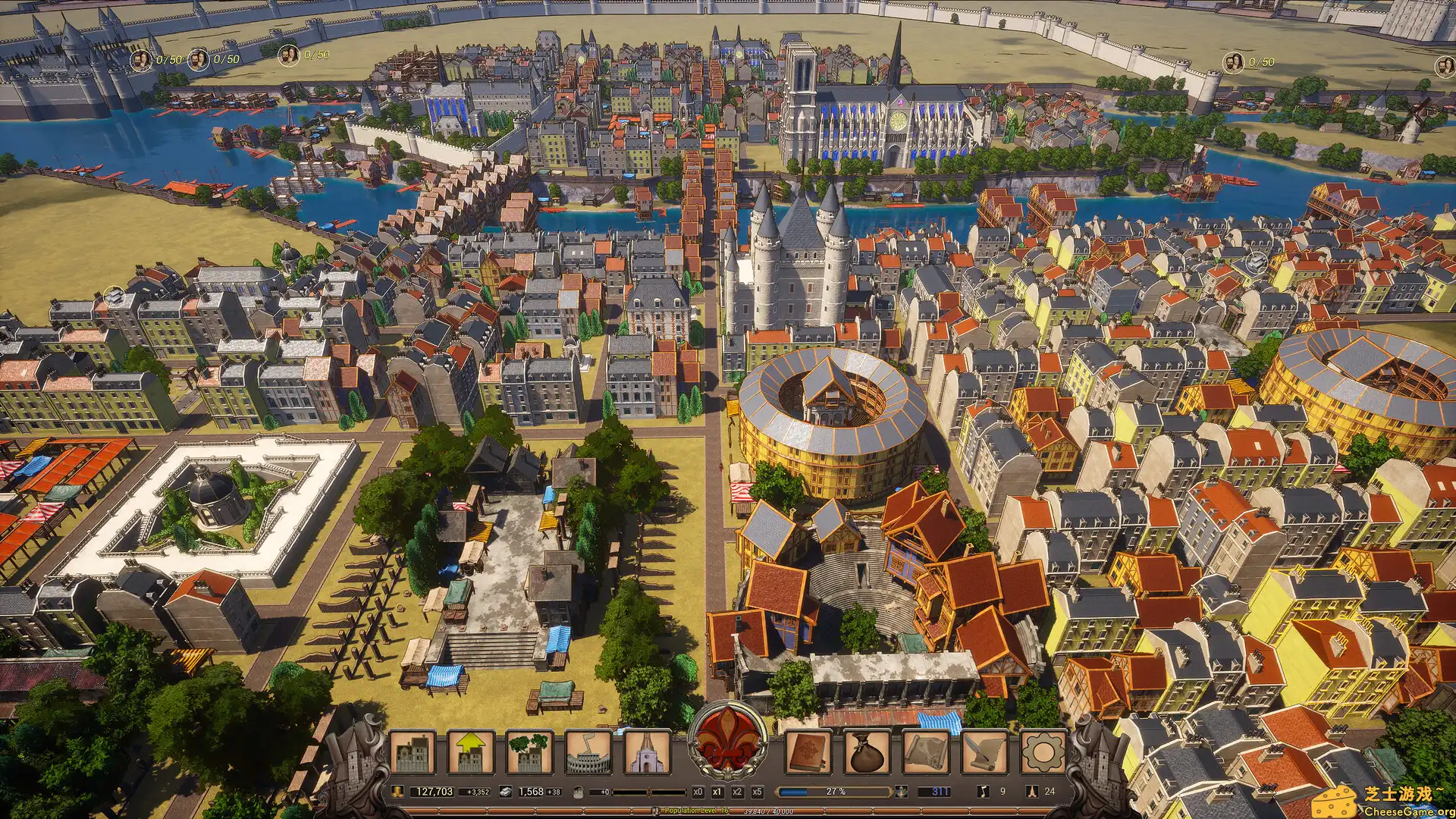Adjust the tax rate slider

pos(651,790)
